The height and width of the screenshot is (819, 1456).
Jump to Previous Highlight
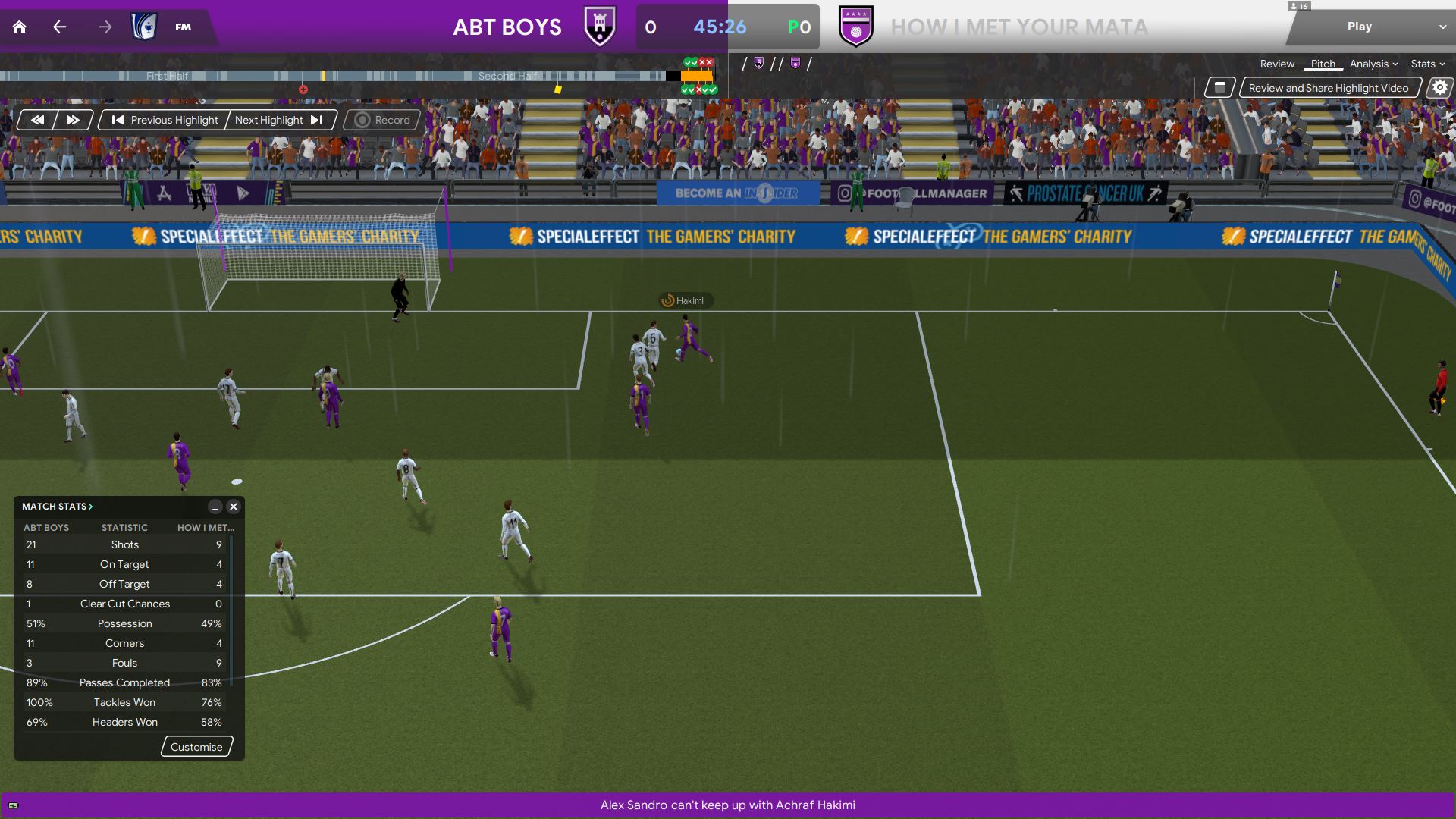pyautogui.click(x=165, y=120)
